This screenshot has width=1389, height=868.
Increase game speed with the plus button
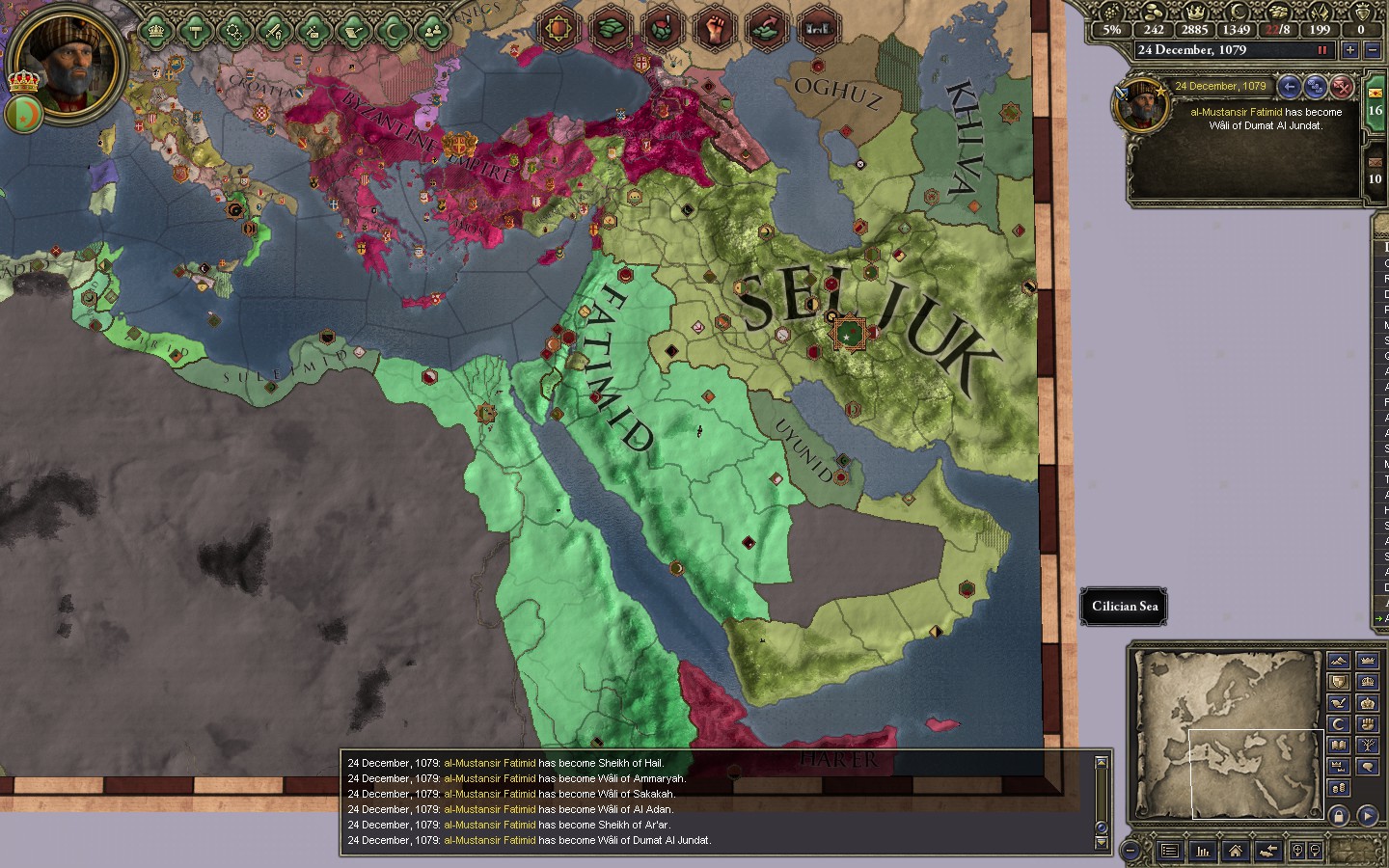1348,50
